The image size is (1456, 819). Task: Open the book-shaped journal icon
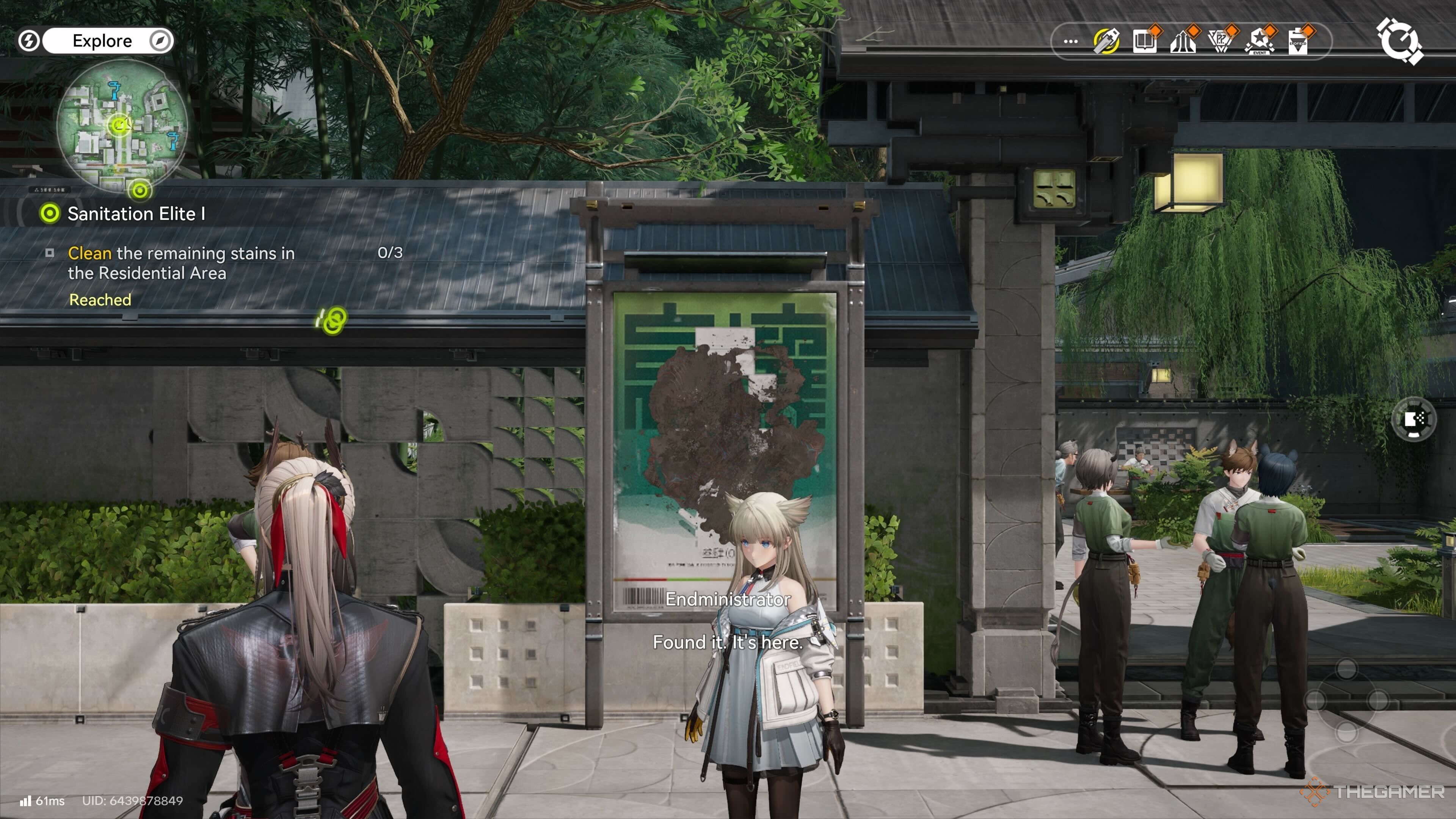click(1145, 41)
